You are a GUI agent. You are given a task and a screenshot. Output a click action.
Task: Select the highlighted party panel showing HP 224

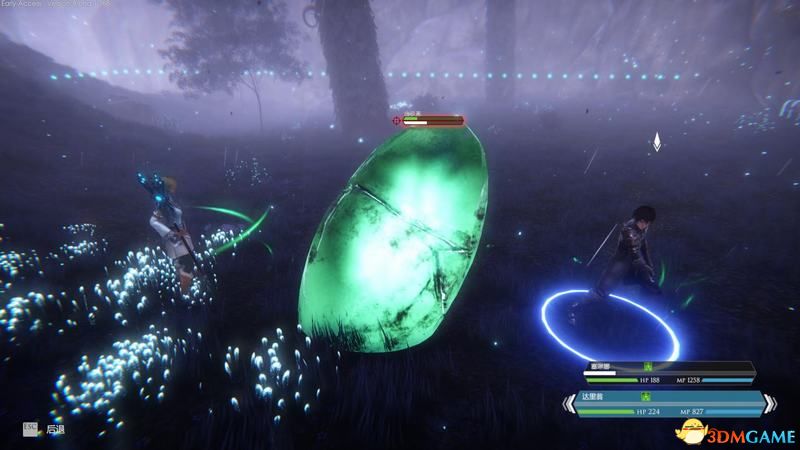[x=672, y=404]
